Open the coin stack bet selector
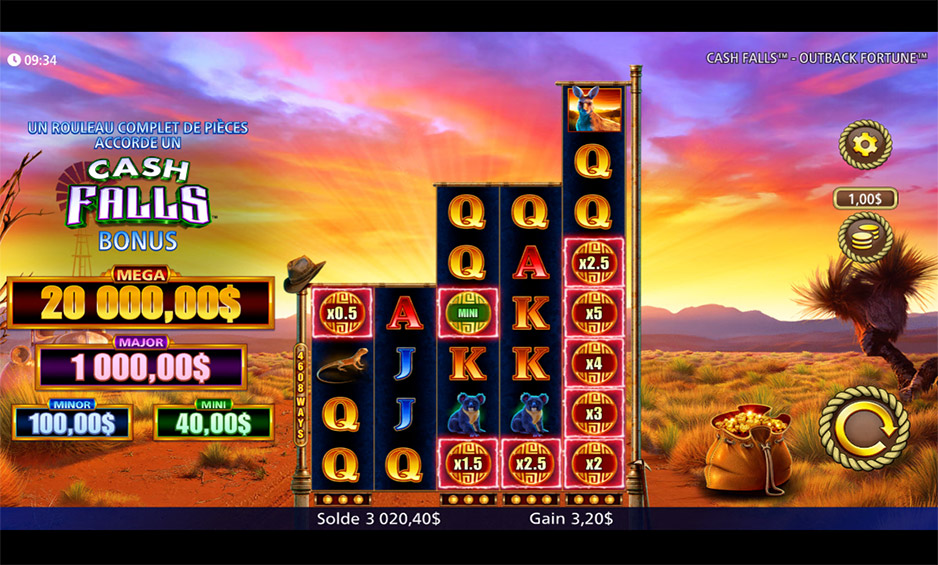 [x=864, y=238]
